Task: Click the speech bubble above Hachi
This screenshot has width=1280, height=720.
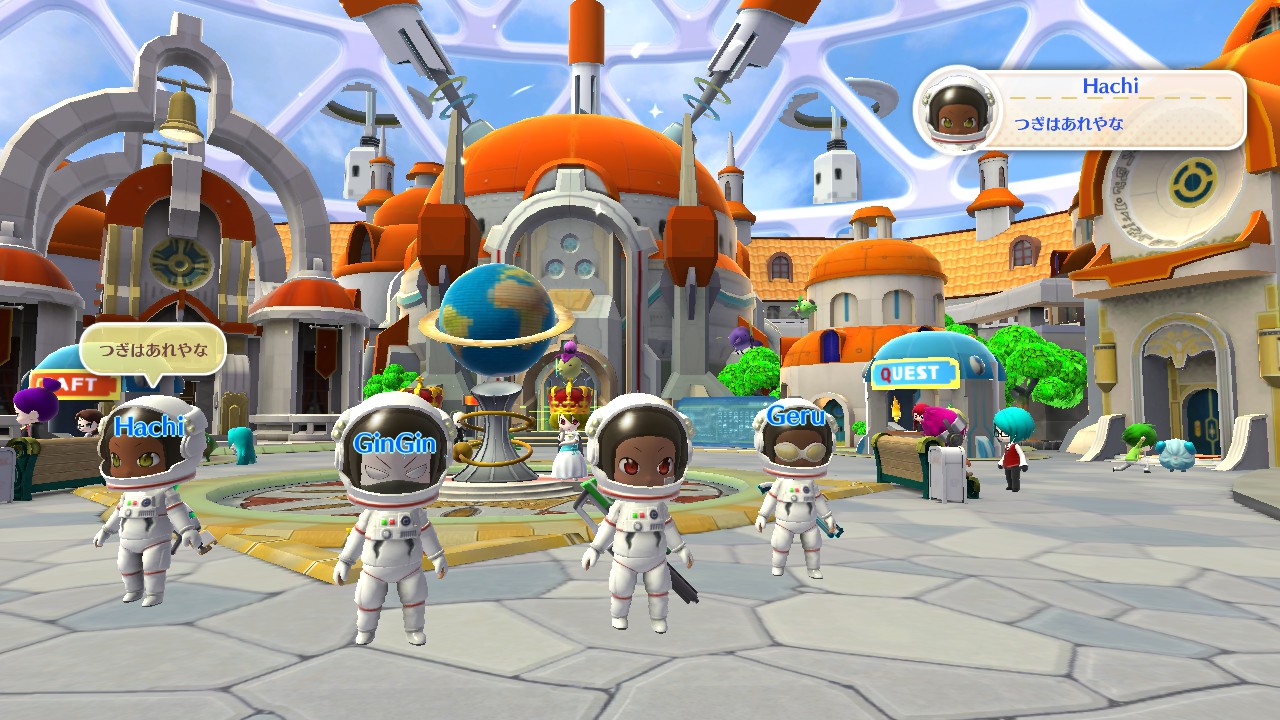Action: (152, 351)
